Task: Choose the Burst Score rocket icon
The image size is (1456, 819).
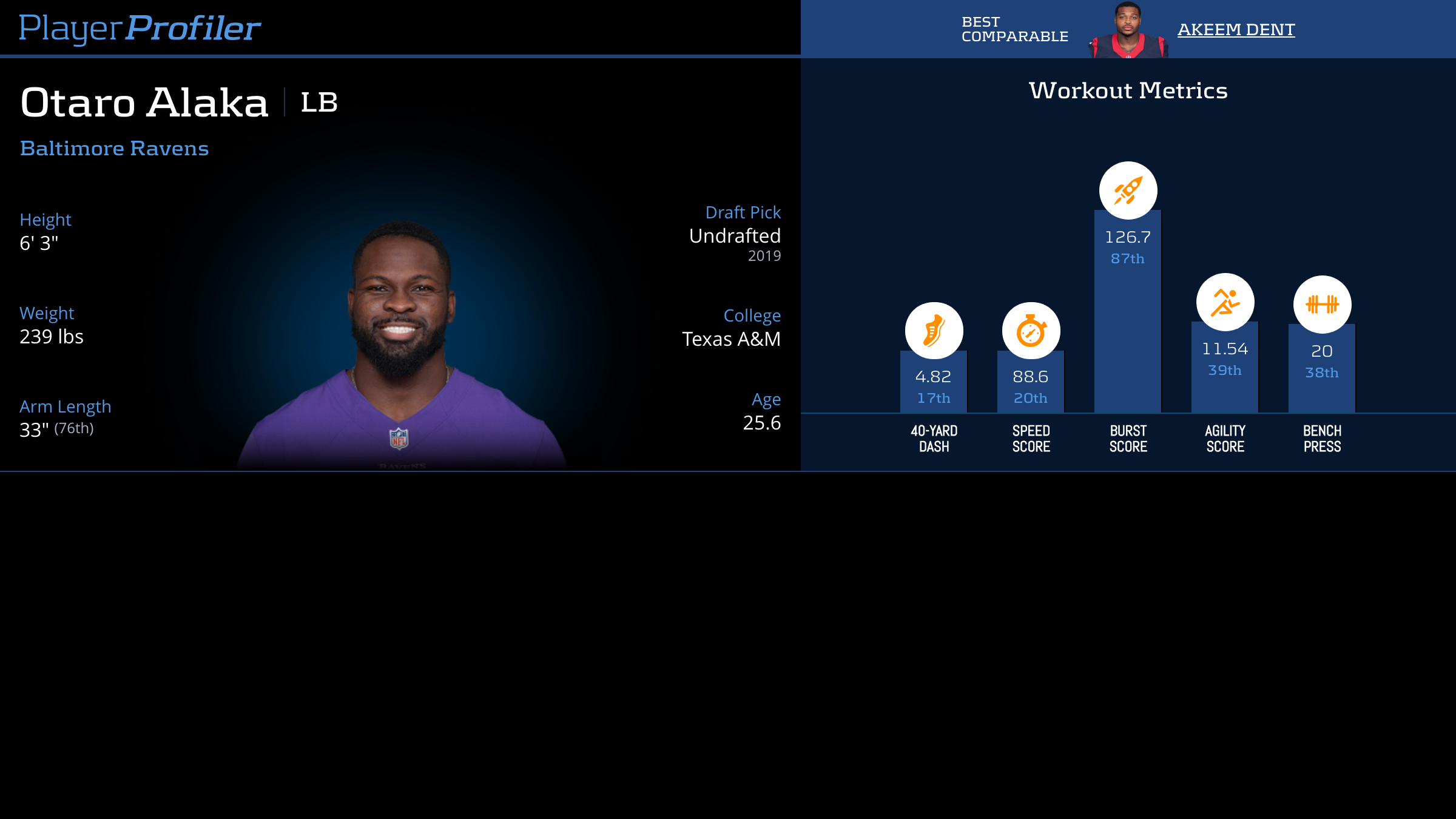Action: (x=1128, y=190)
